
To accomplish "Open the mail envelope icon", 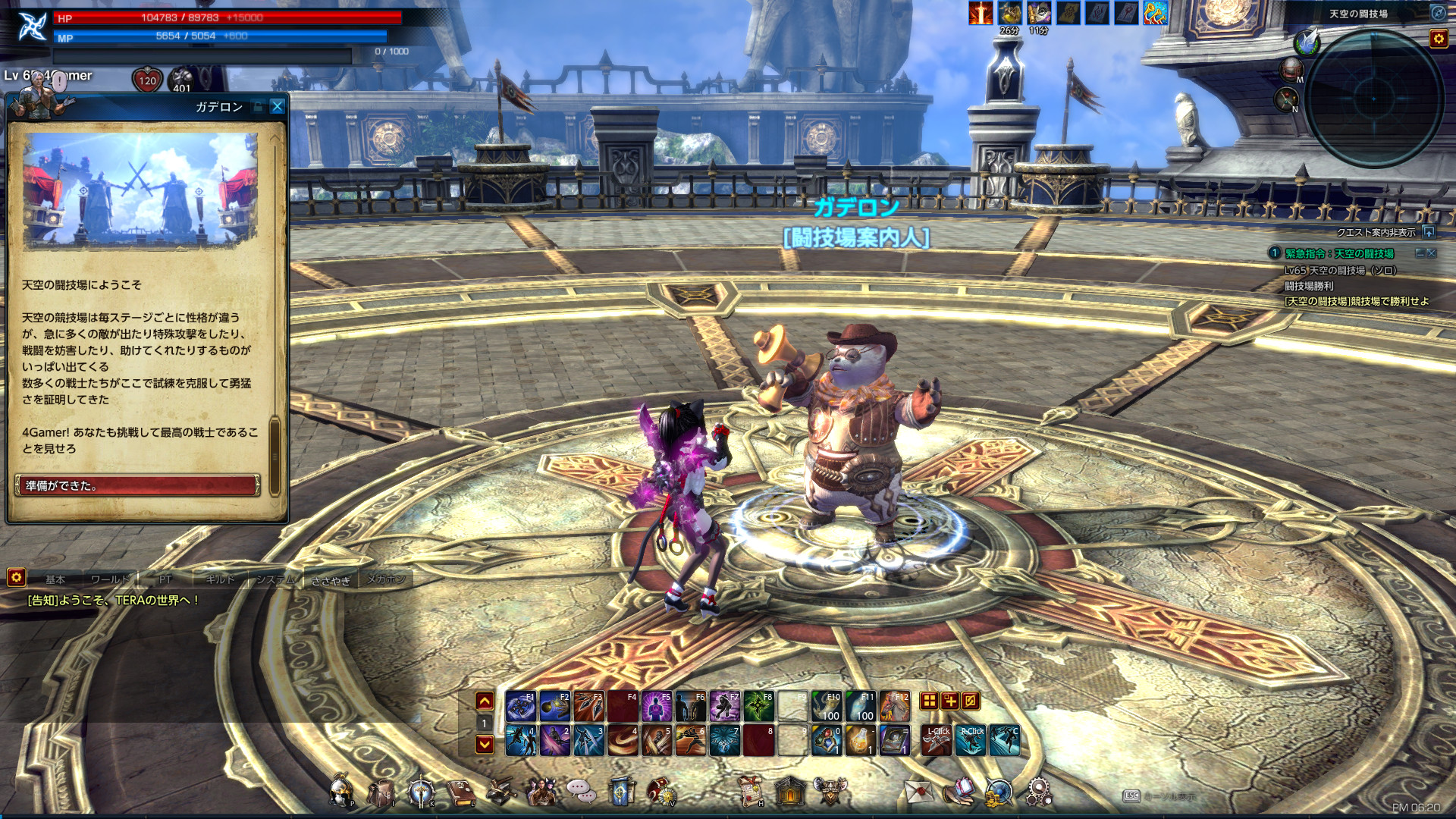I will 918,792.
